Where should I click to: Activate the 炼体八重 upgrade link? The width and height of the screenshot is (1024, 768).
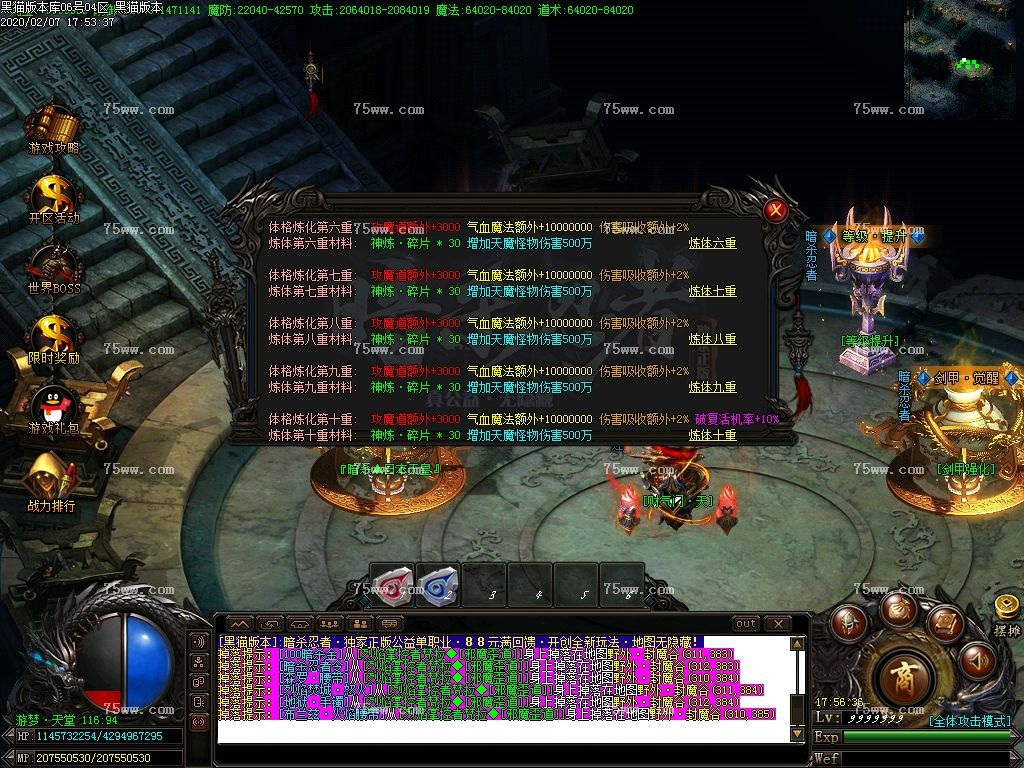[712, 339]
